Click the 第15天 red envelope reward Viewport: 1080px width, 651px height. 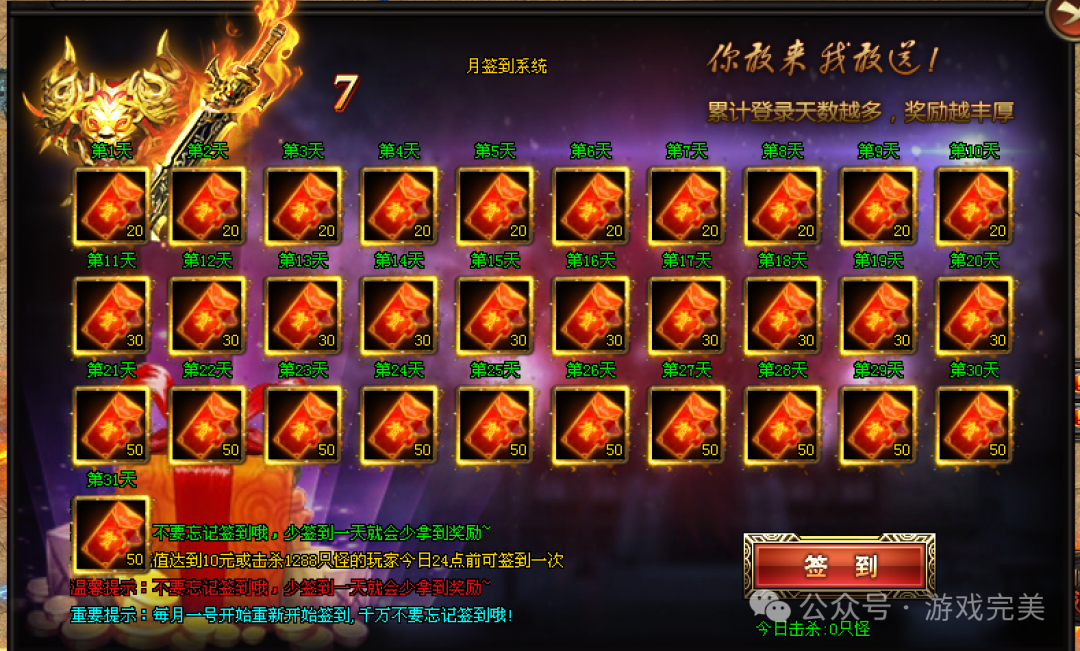tap(495, 315)
